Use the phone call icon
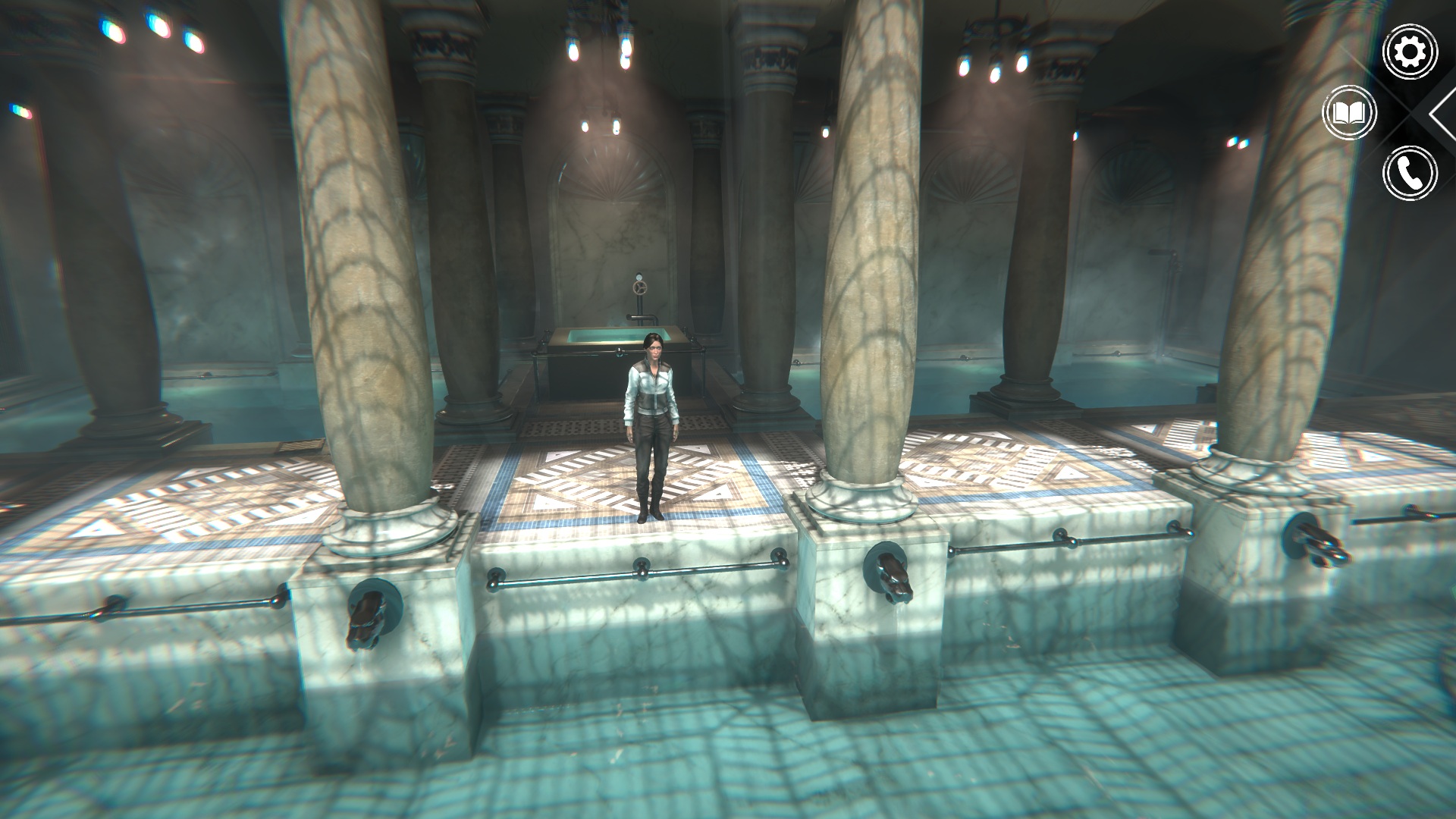Image resolution: width=1456 pixels, height=819 pixels. [x=1410, y=174]
